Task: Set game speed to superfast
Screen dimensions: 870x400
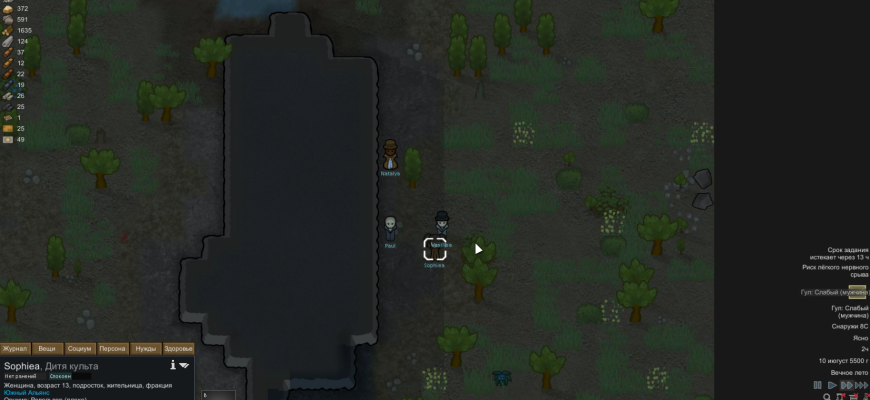Action: (861, 385)
